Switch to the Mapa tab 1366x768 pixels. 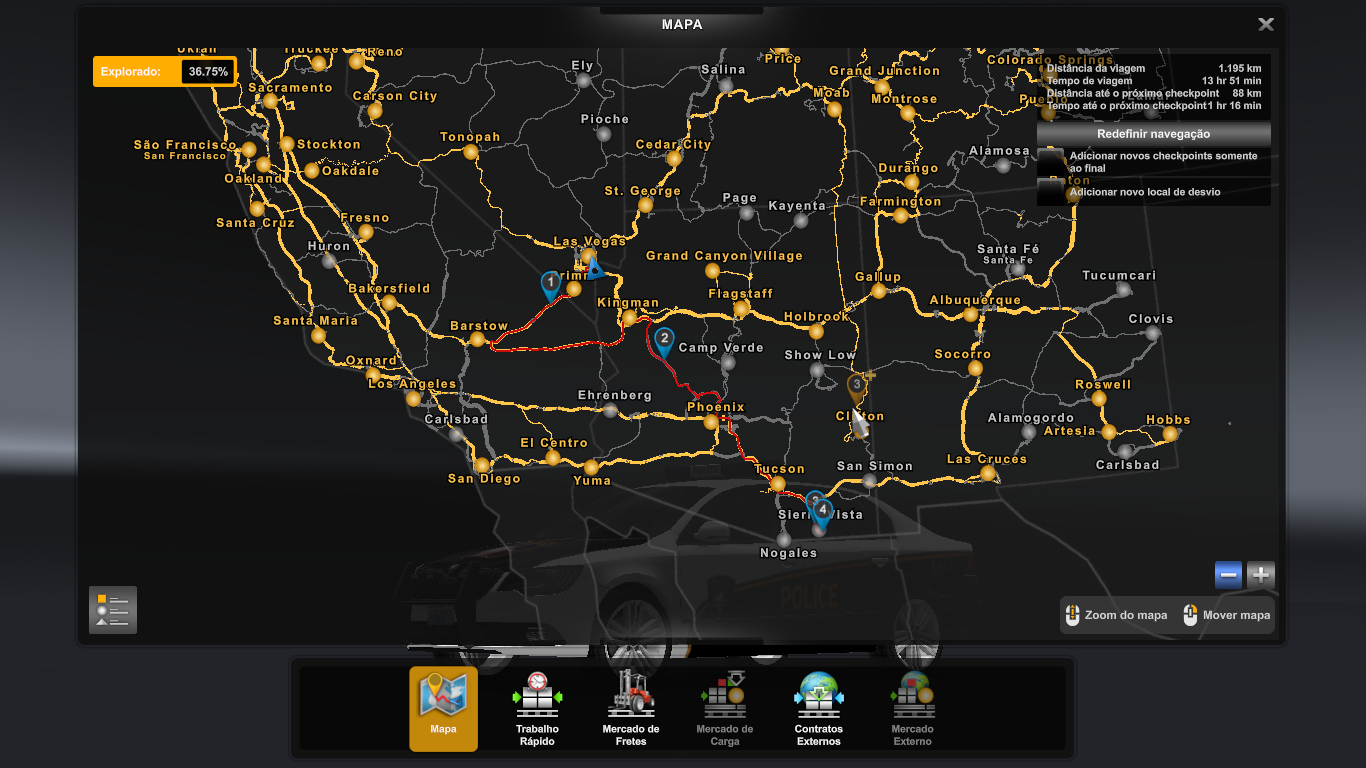pos(443,707)
